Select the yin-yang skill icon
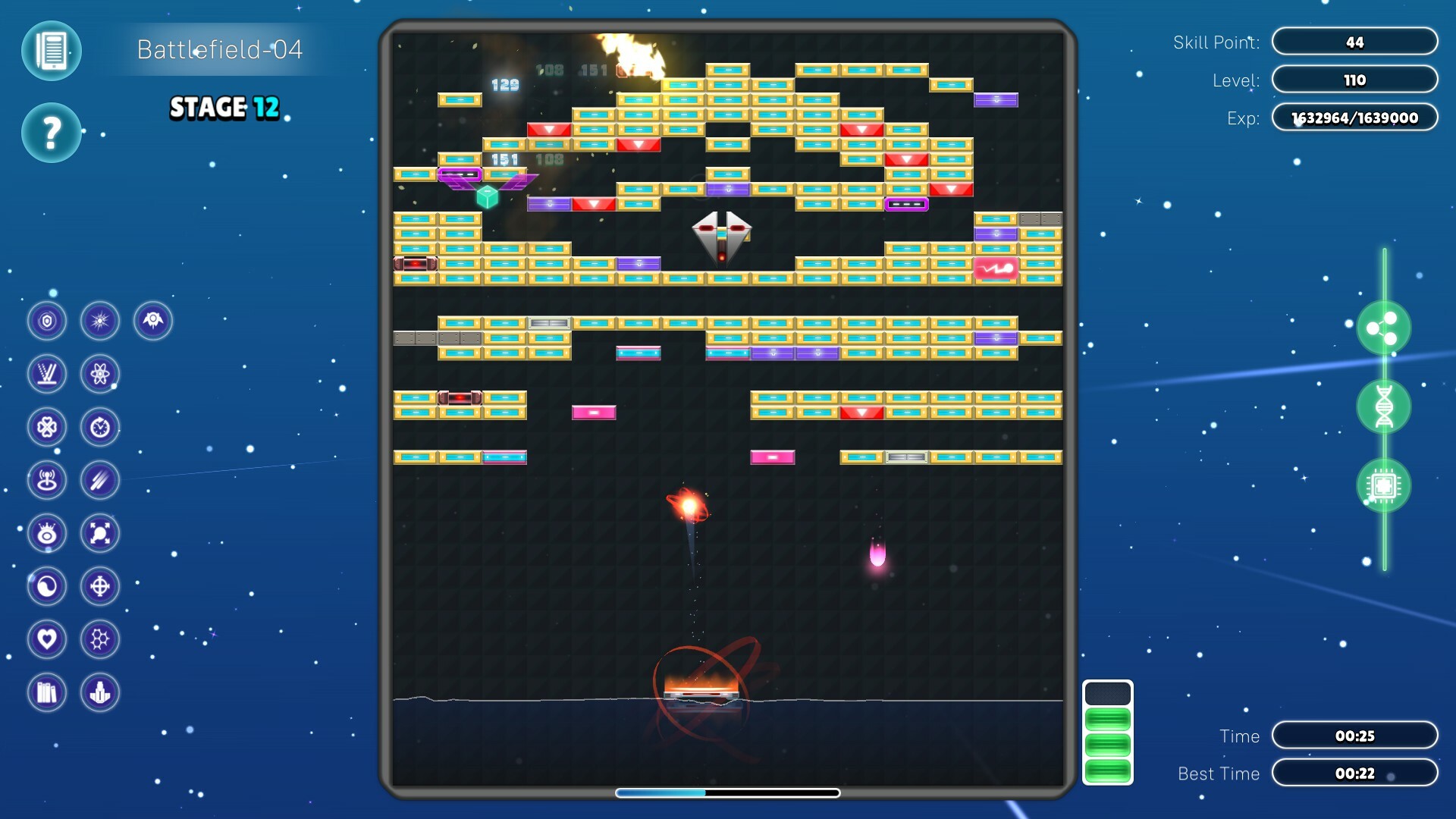Viewport: 1456px width, 819px height. (x=47, y=586)
